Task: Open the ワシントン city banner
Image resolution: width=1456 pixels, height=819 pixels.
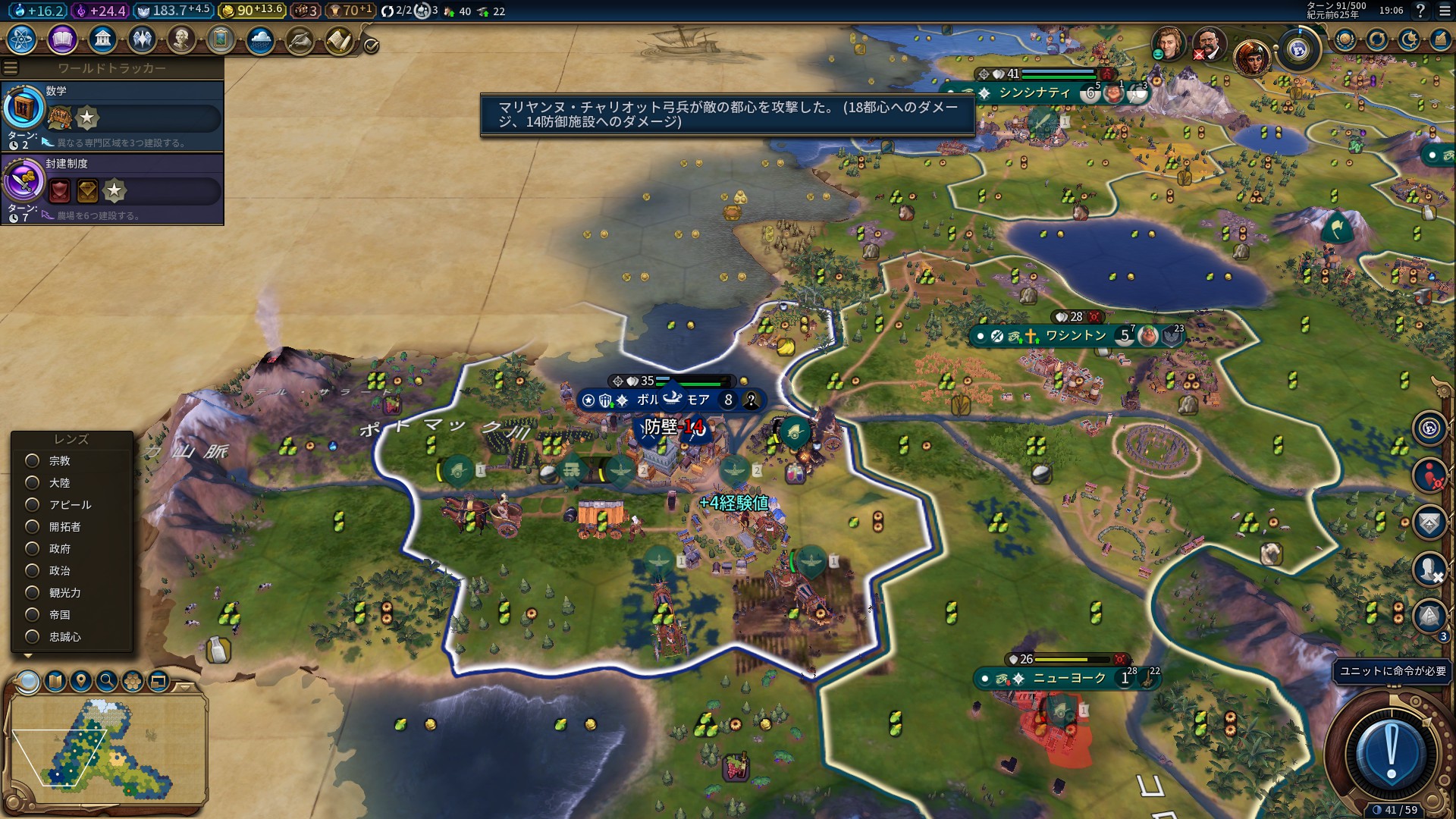Action: click(x=1075, y=336)
